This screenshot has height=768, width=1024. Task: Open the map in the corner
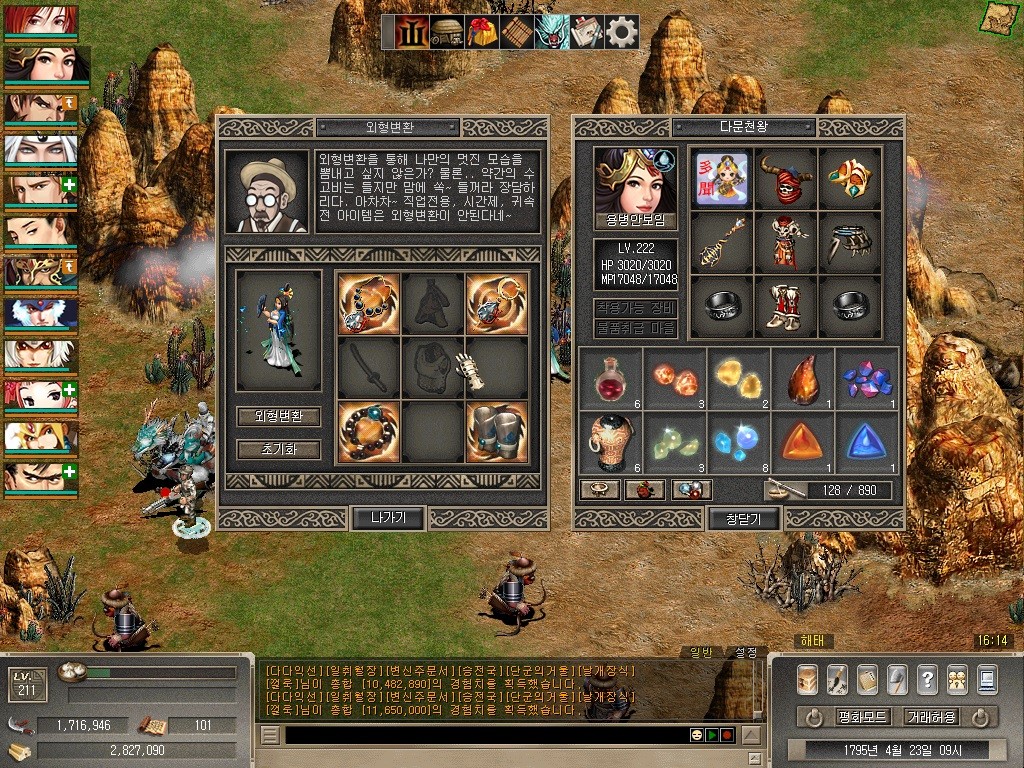pos(996,16)
